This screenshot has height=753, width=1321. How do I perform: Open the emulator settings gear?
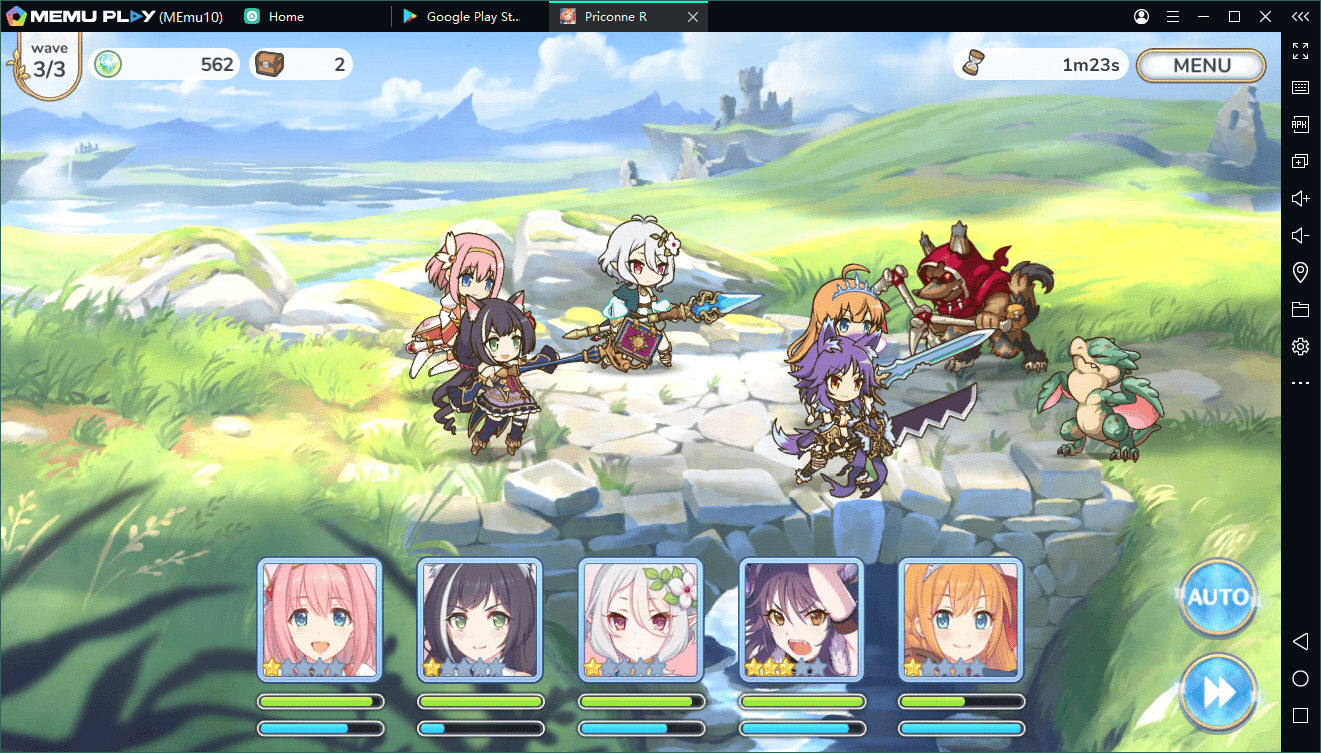pyautogui.click(x=1300, y=347)
